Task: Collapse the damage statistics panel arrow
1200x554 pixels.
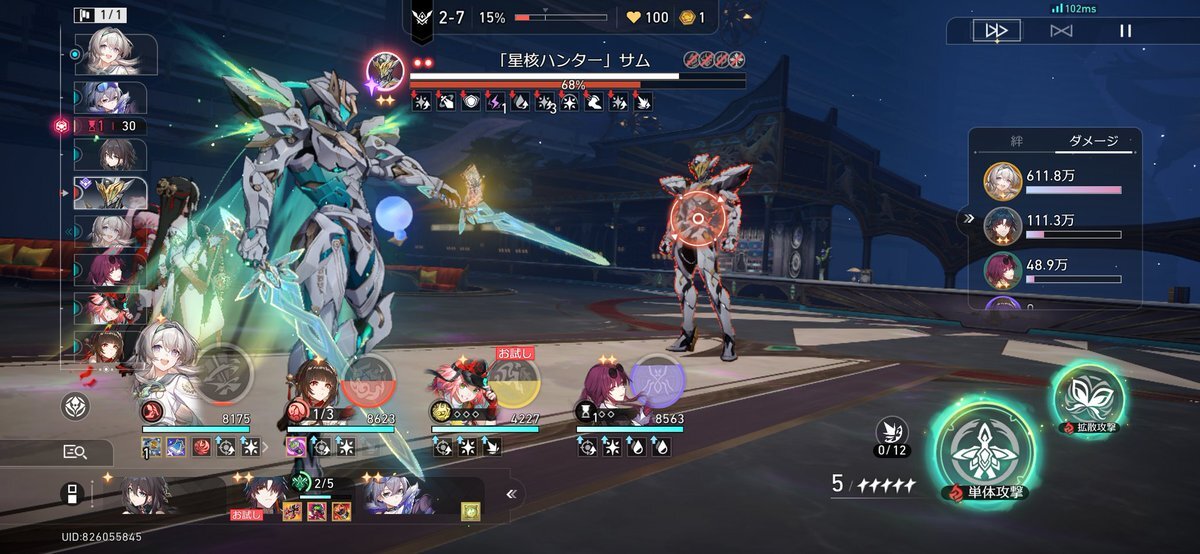Action: coord(967,217)
